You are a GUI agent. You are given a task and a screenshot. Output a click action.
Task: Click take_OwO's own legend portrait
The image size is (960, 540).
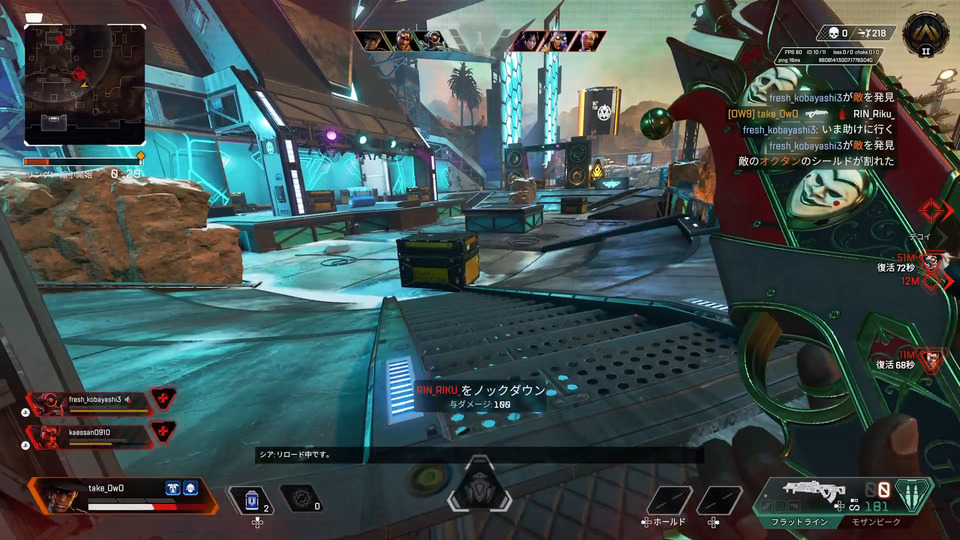point(61,495)
